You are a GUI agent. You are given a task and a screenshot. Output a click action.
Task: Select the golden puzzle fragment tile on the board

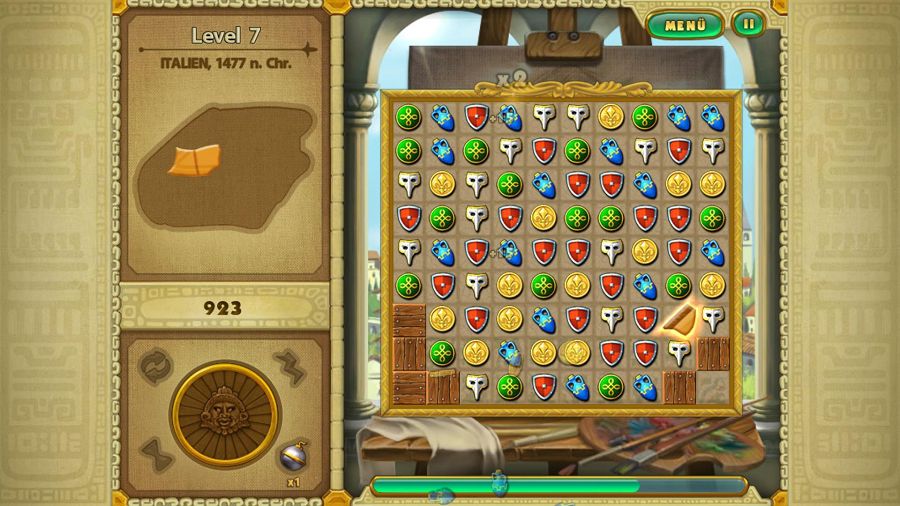679,319
